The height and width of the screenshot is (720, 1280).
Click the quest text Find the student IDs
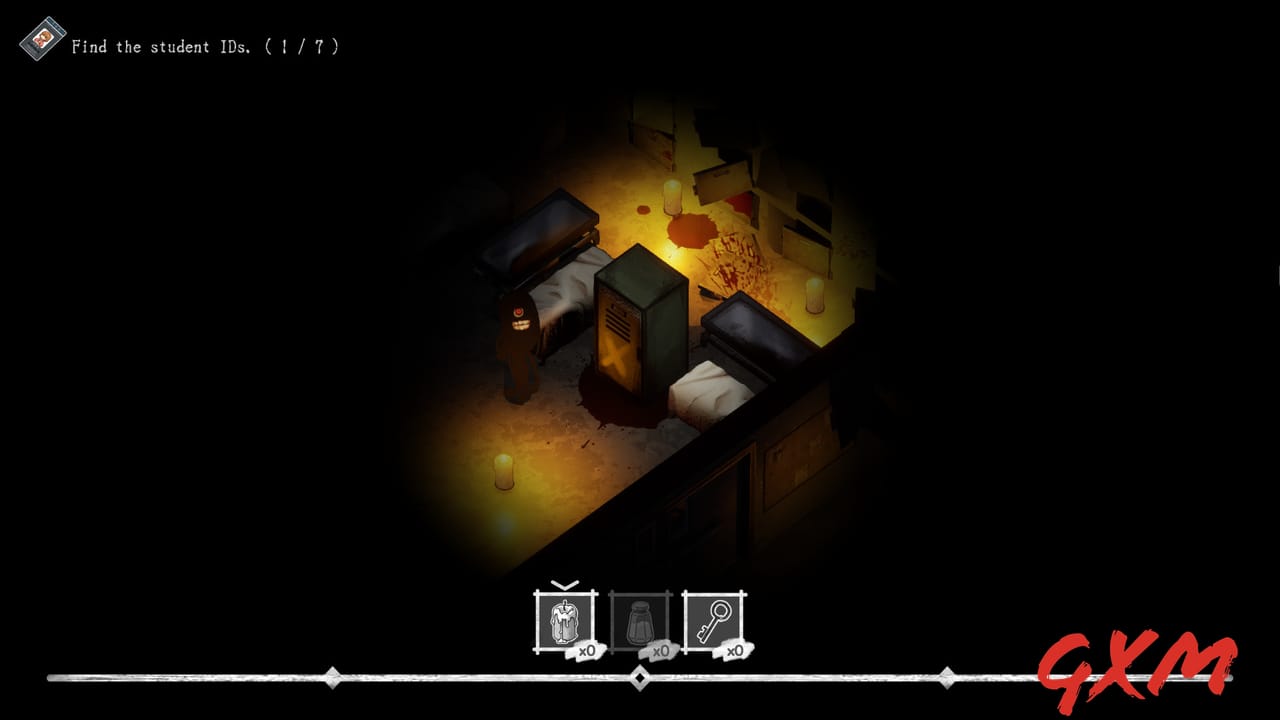click(x=160, y=44)
